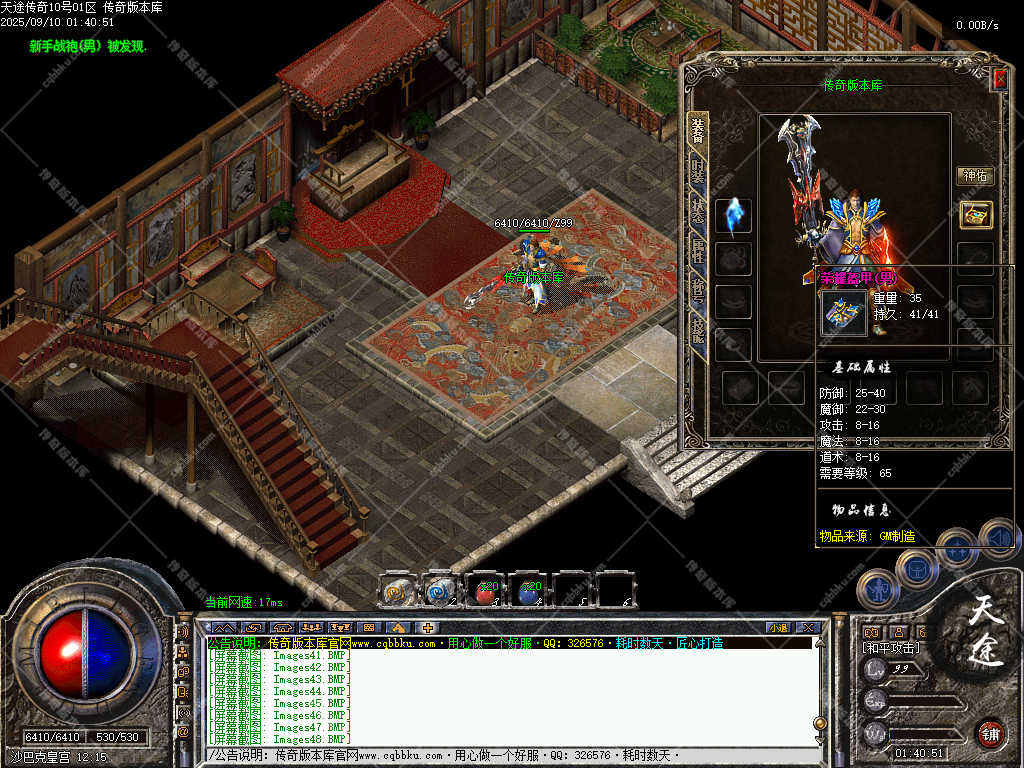1024x768 pixels.
Task: Open the golden treasure chest icon
Action: [x=975, y=214]
